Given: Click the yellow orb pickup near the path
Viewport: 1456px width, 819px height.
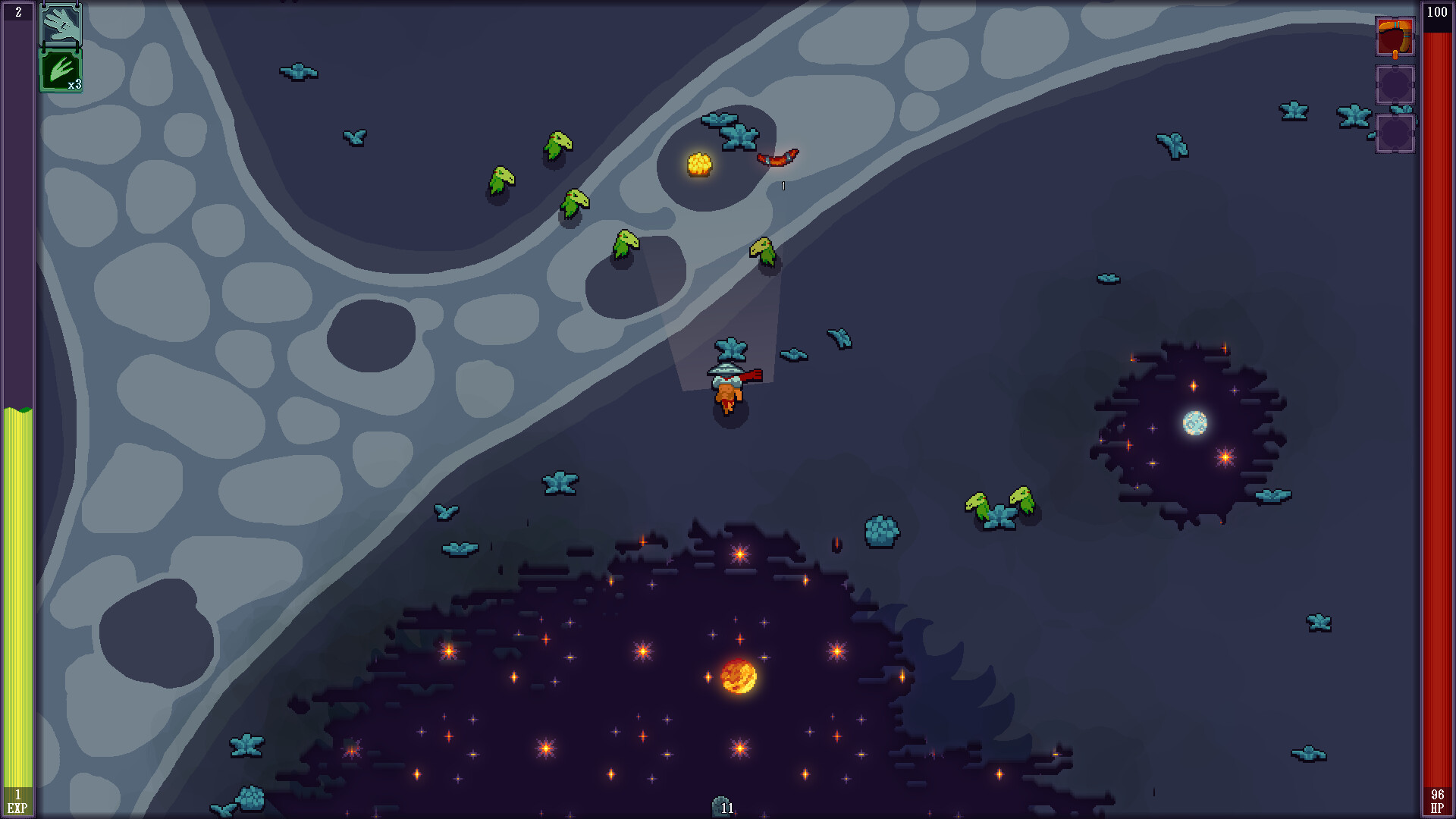Looking at the screenshot, I should (x=701, y=163).
